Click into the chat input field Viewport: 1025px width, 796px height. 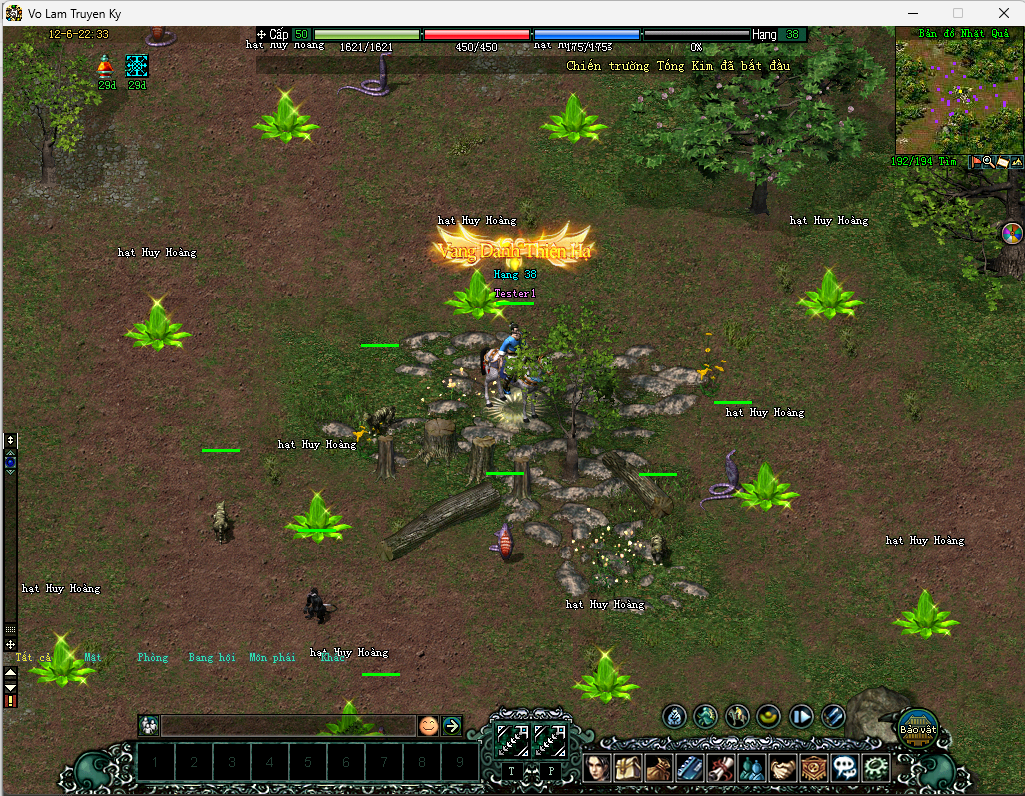288,726
